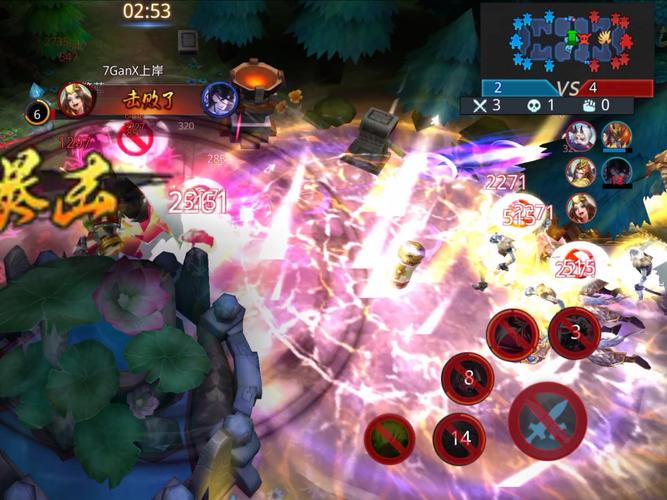Activate the skill showing cooldown 8
667x500 pixels.
[468, 379]
